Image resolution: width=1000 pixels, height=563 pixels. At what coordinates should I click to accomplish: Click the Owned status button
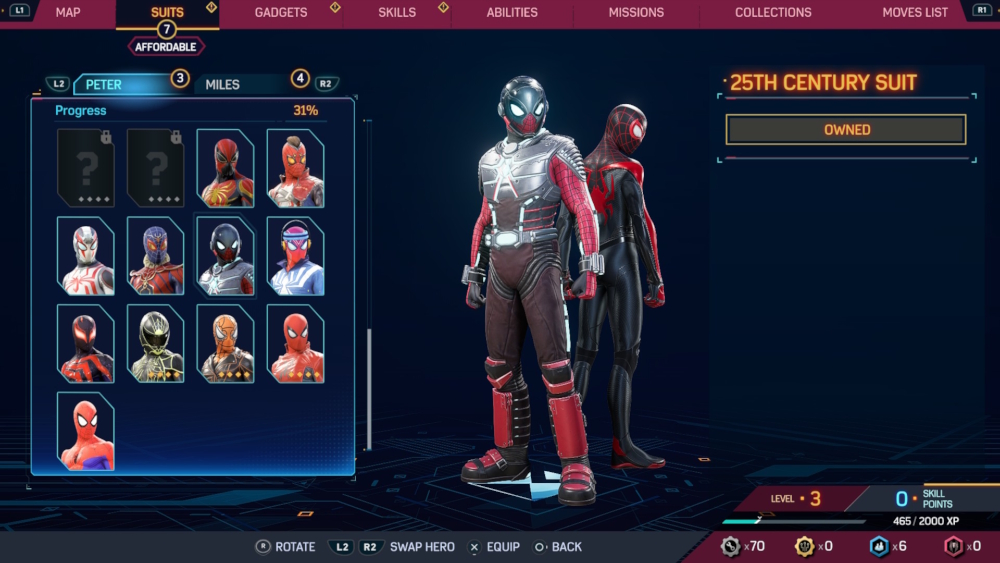point(846,130)
